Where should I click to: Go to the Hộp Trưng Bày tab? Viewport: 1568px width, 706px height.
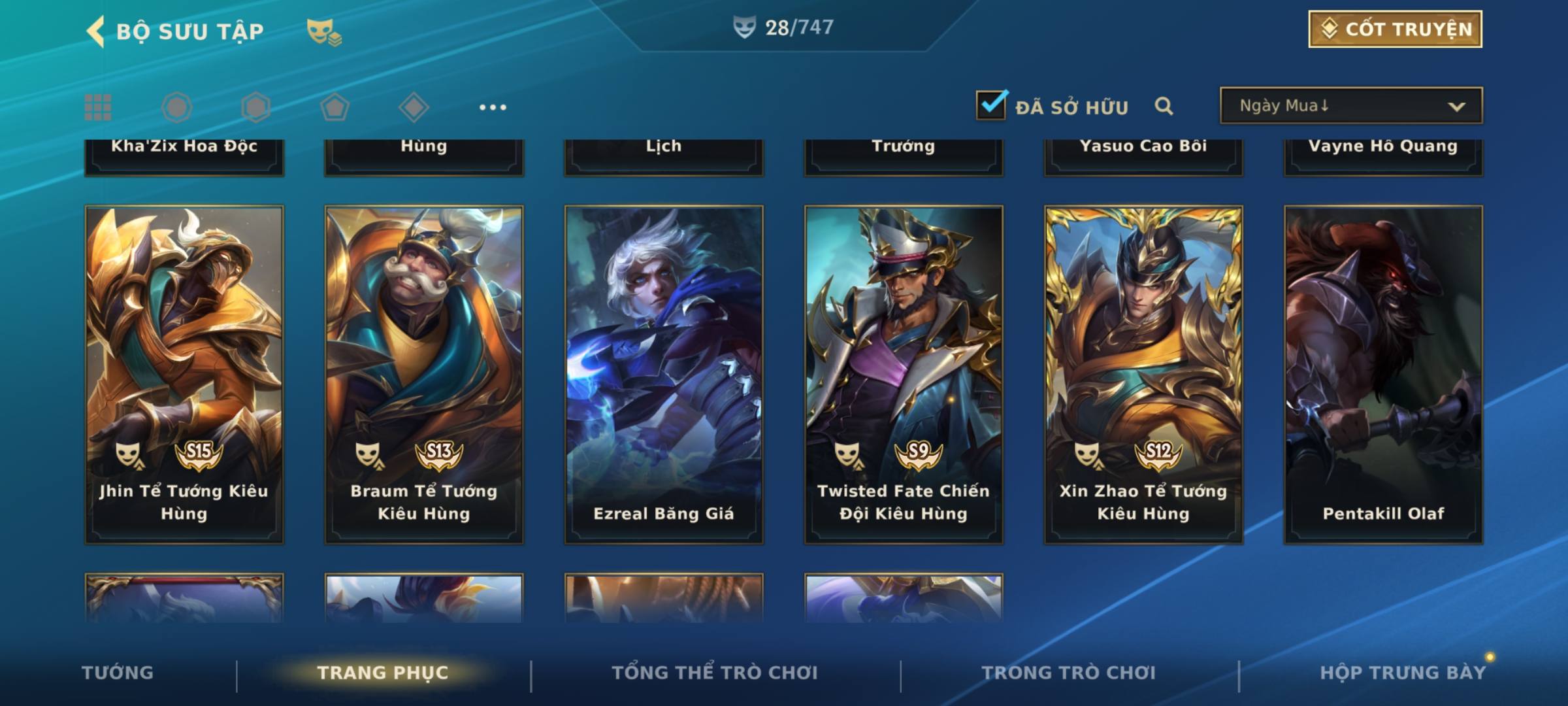1403,673
